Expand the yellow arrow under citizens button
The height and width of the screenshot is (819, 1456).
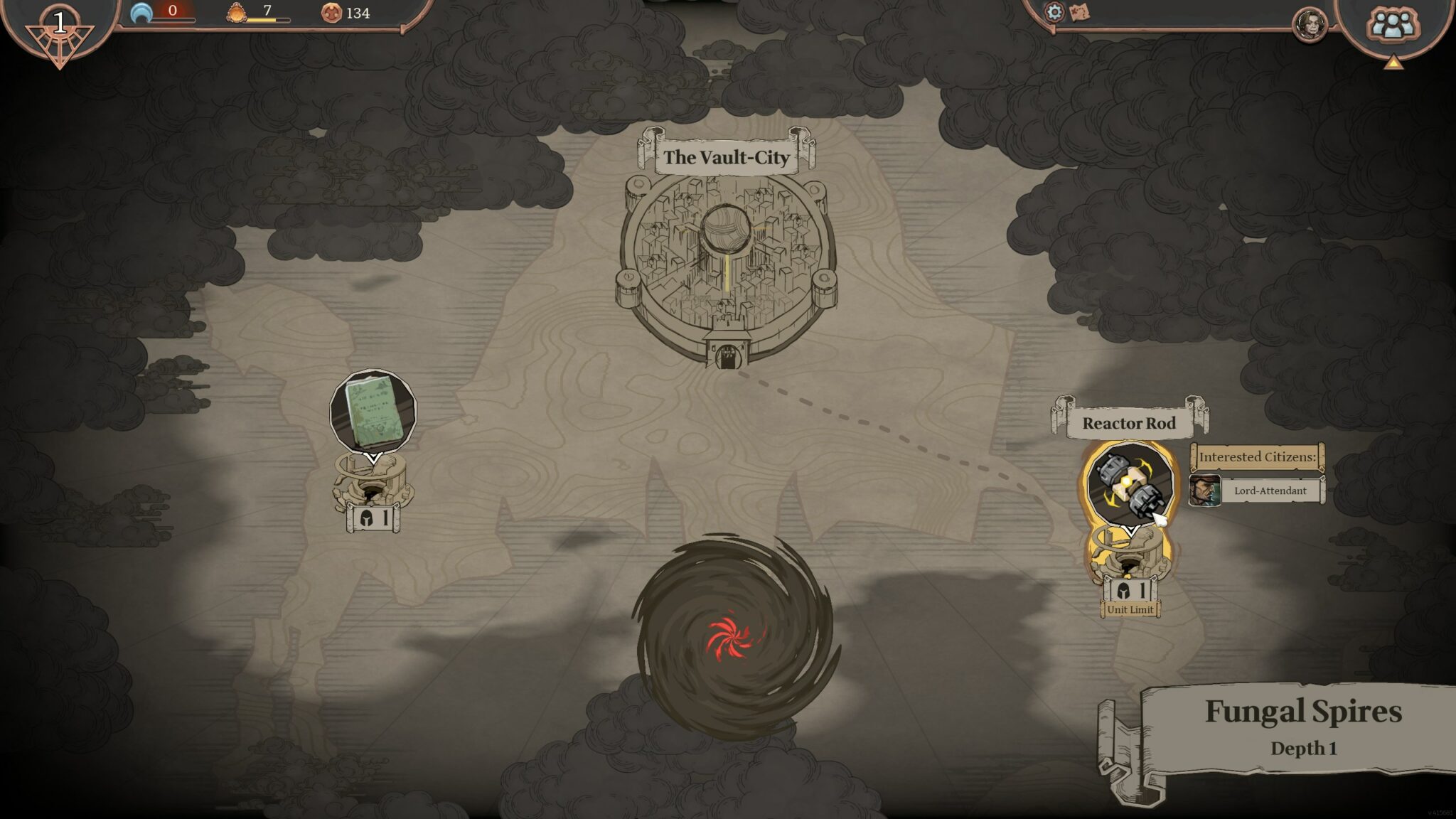click(1393, 63)
